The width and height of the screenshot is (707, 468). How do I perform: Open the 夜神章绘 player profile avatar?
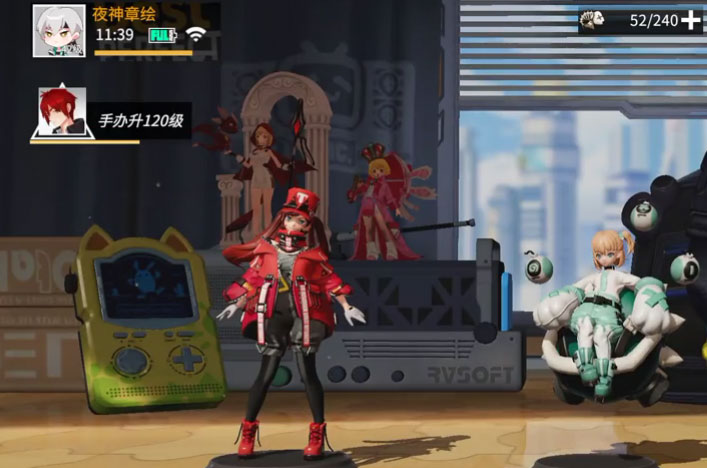[58, 30]
